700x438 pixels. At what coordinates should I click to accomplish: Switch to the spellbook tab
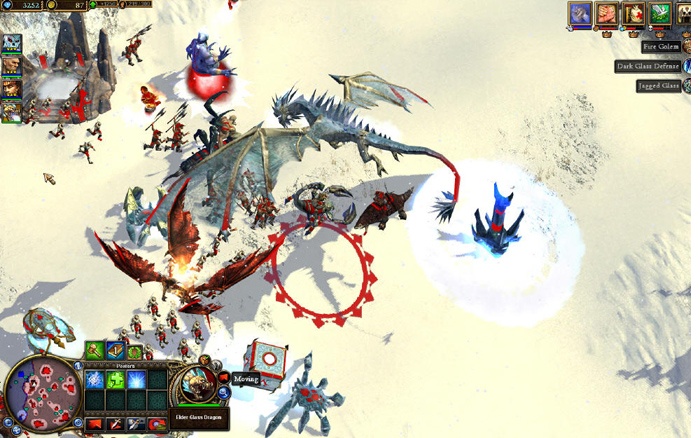114,350
